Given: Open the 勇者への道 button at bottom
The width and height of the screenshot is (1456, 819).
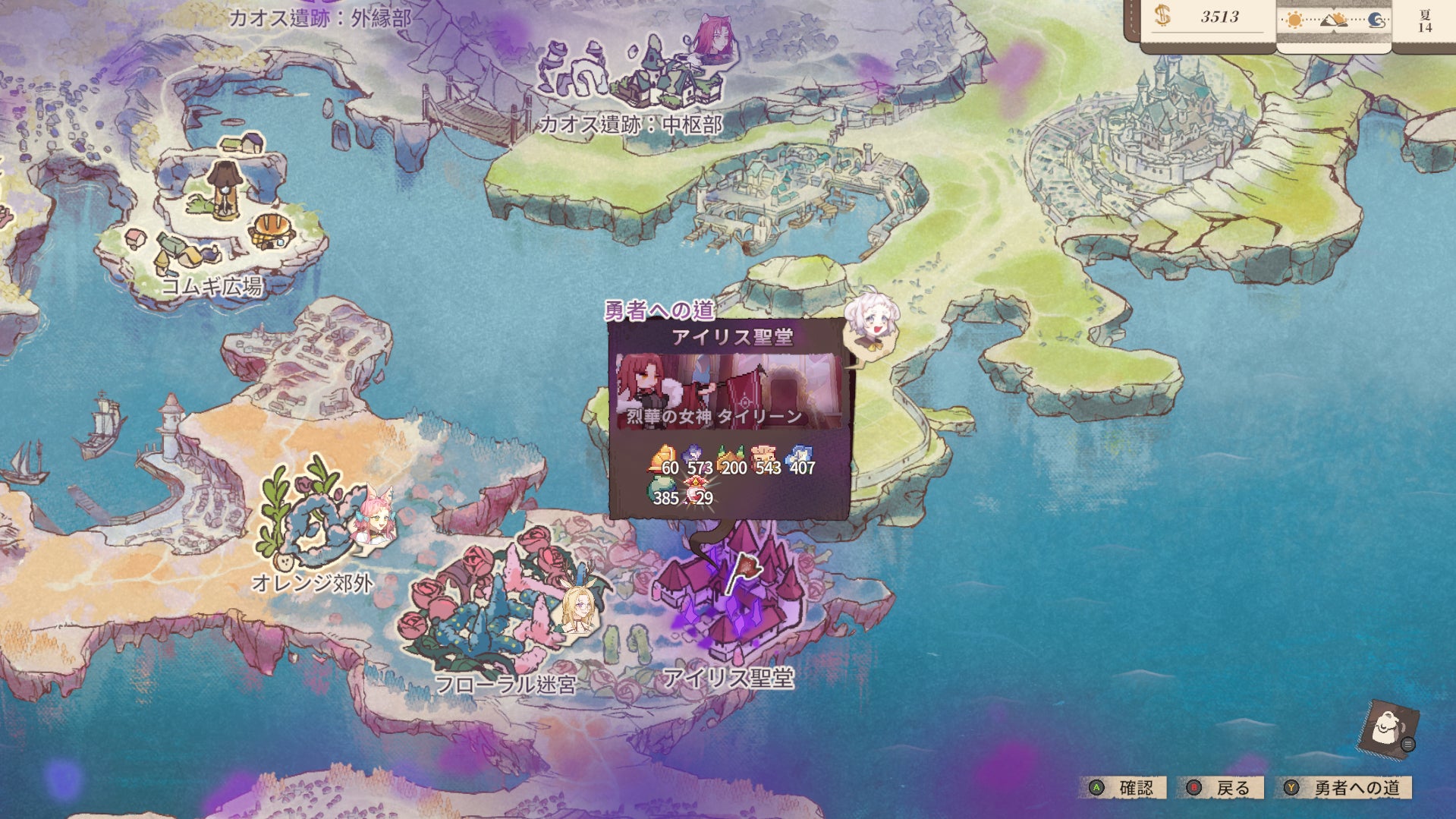Looking at the screenshot, I should click(1345, 788).
